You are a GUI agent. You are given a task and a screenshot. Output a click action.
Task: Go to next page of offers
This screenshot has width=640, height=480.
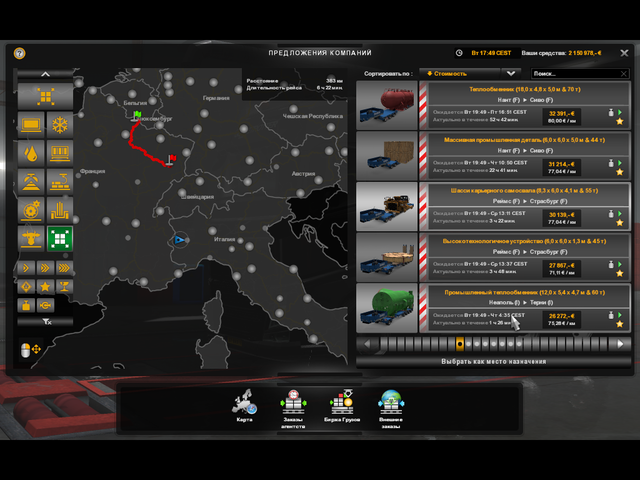620,344
